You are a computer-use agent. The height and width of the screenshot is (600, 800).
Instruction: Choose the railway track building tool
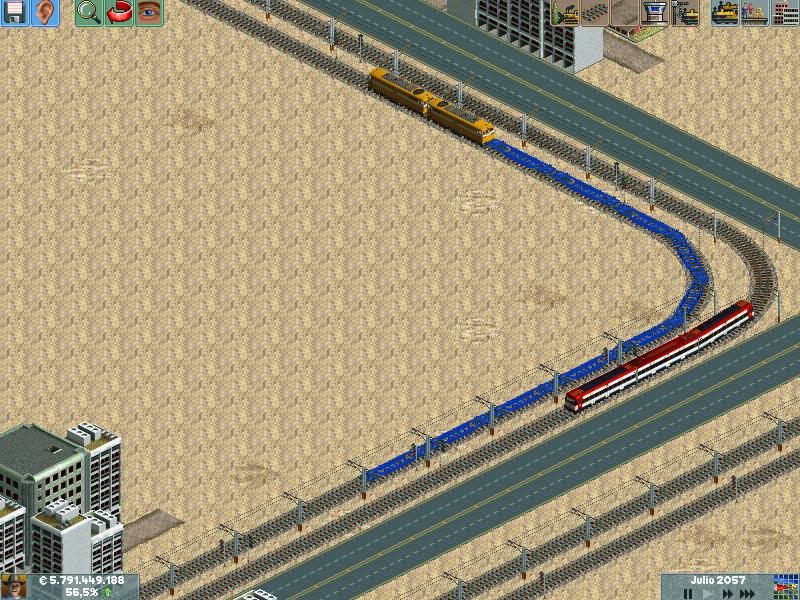[x=595, y=13]
